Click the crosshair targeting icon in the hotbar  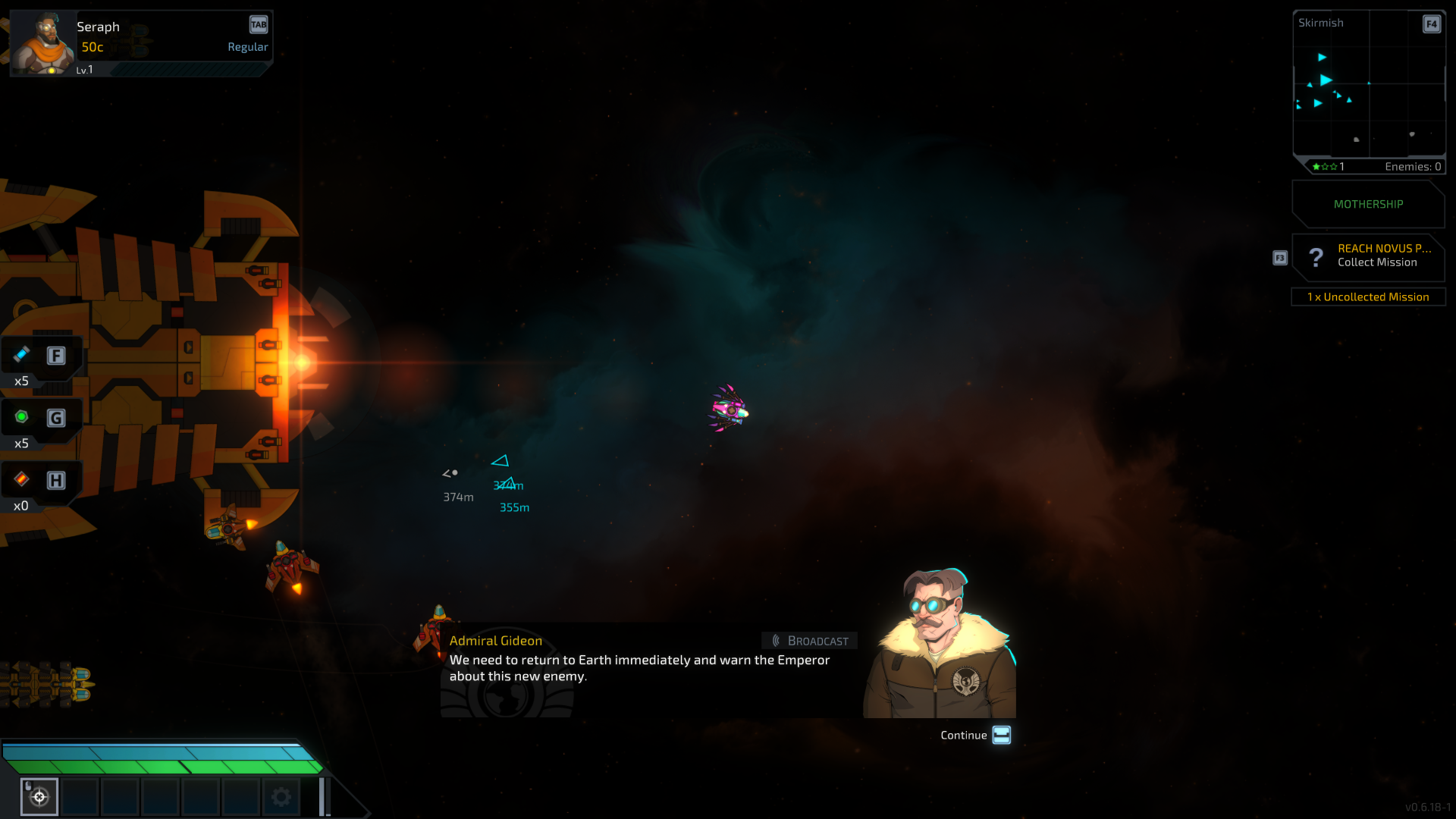tap(39, 796)
